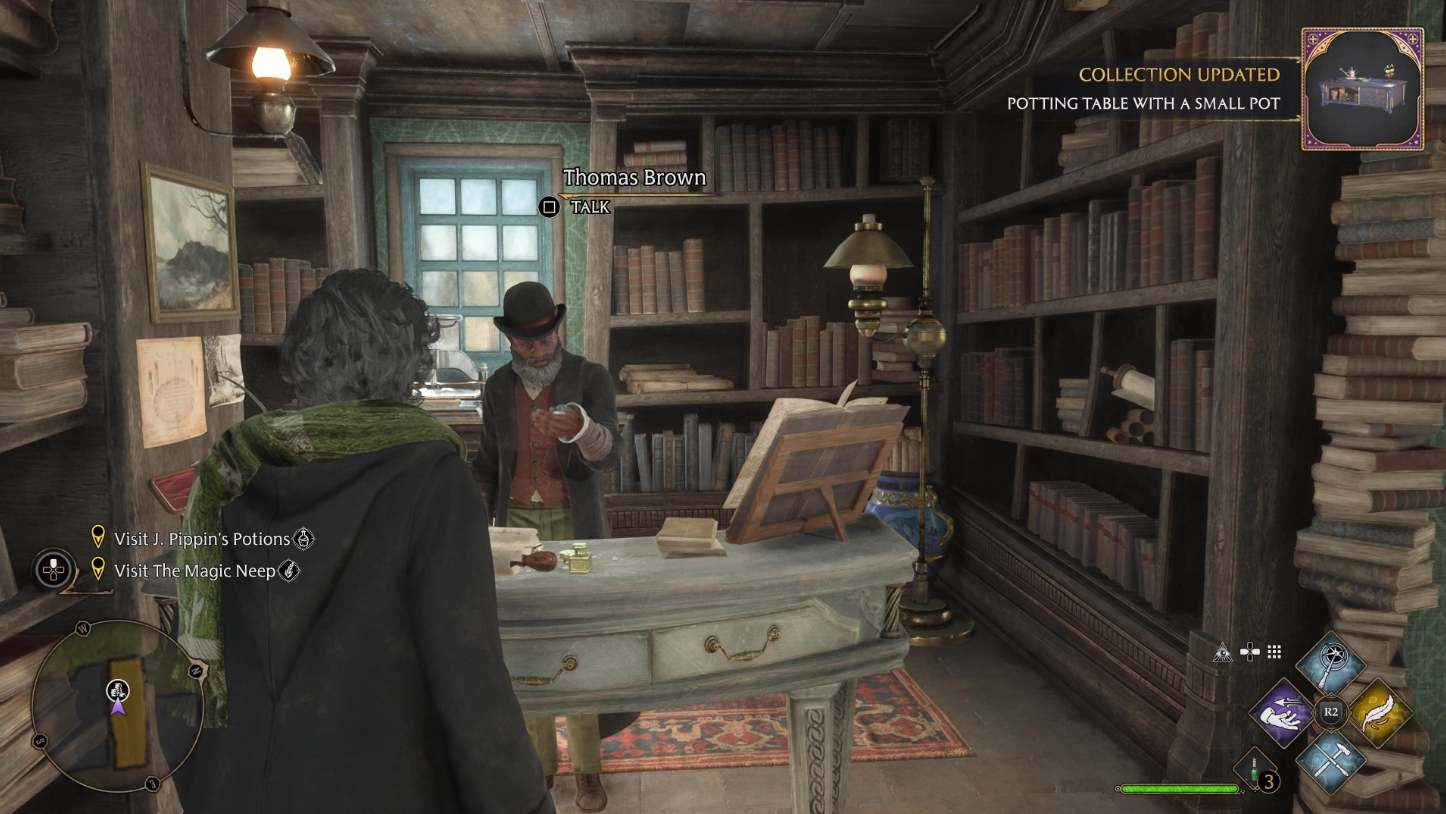Select the Visit The Magic Neep objective
The image size is (1446, 814).
(195, 571)
